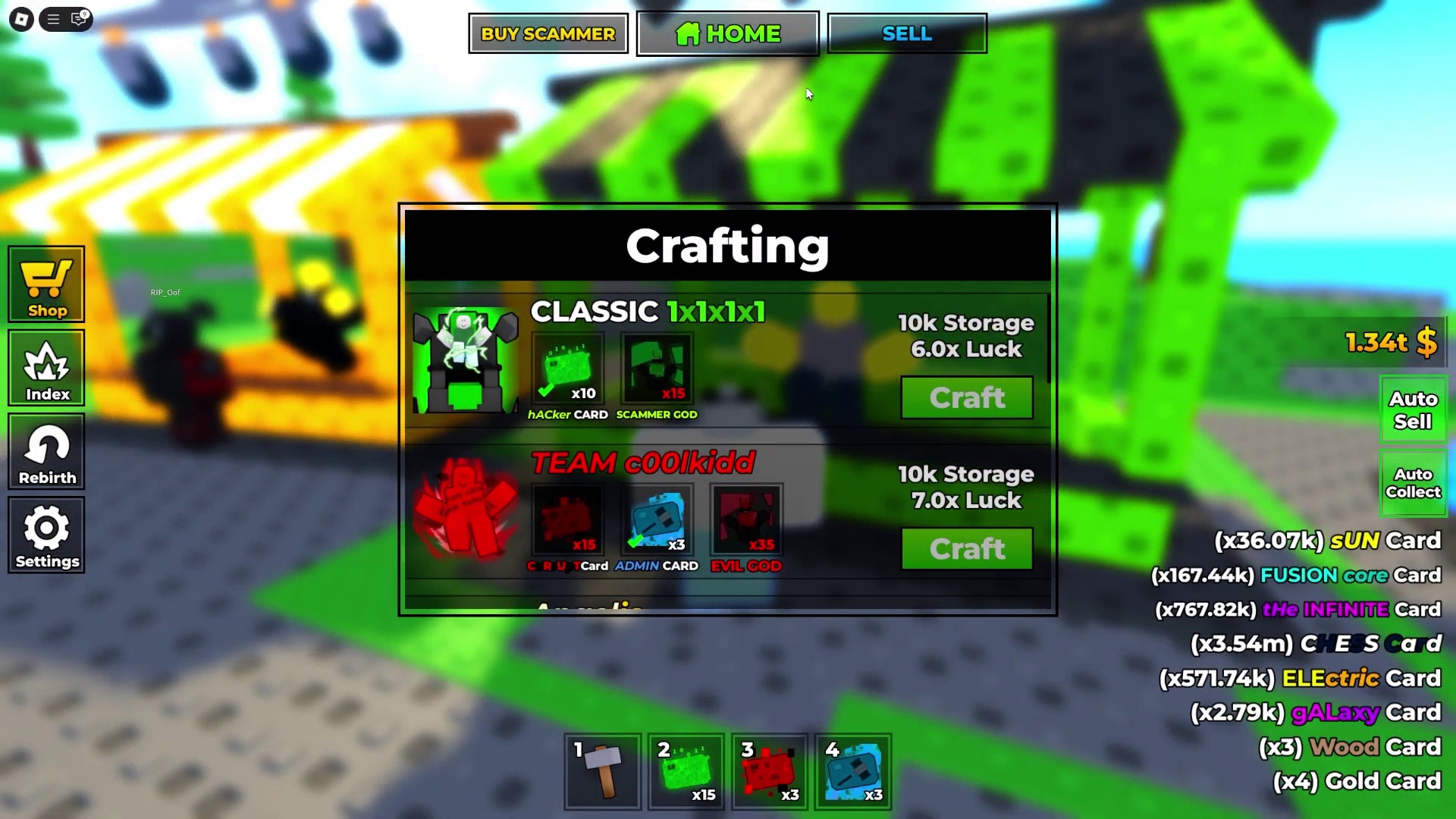Toggle Auto Sell
Image resolution: width=1456 pixels, height=819 pixels.
point(1413,410)
